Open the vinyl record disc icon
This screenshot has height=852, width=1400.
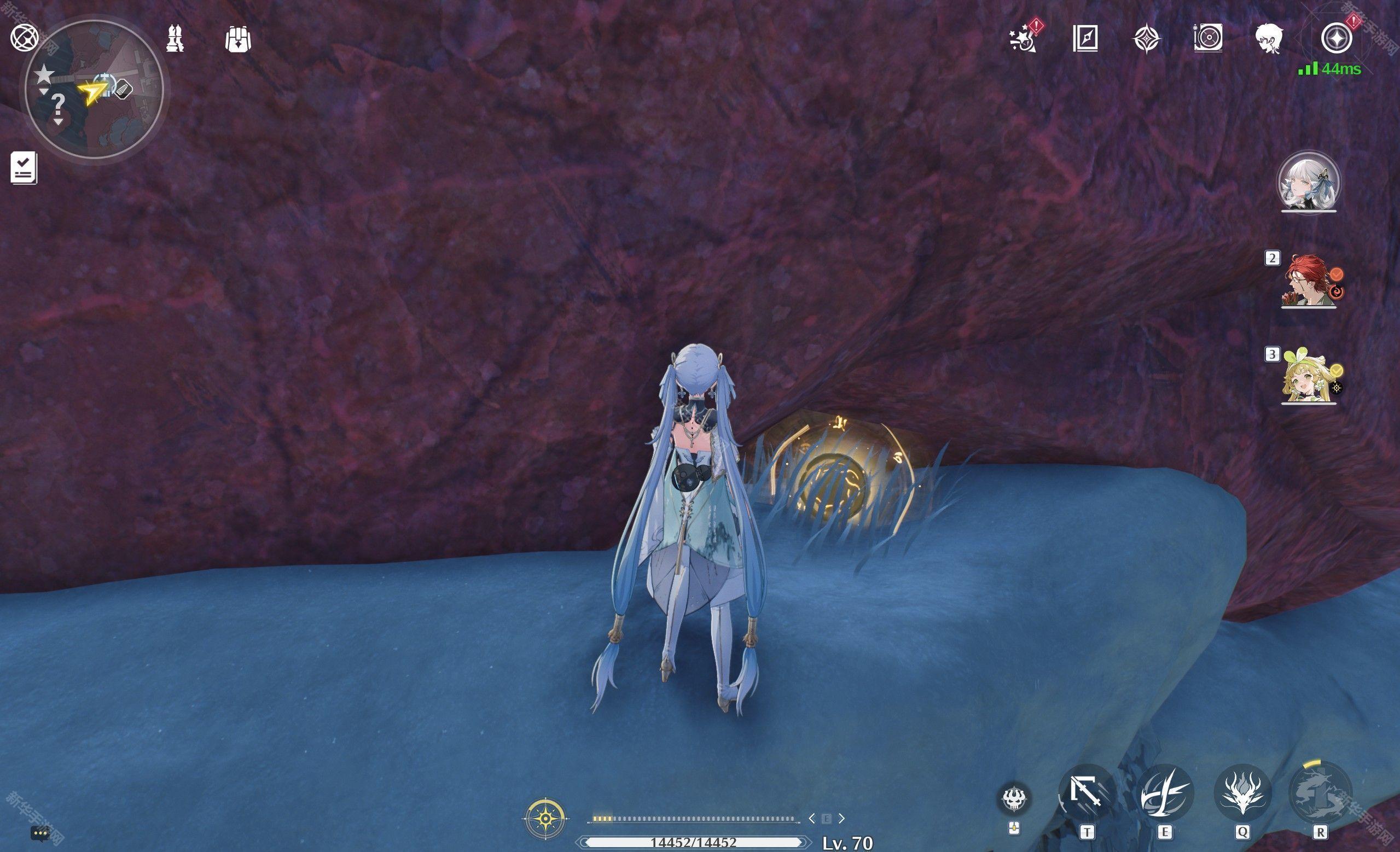(x=1208, y=39)
